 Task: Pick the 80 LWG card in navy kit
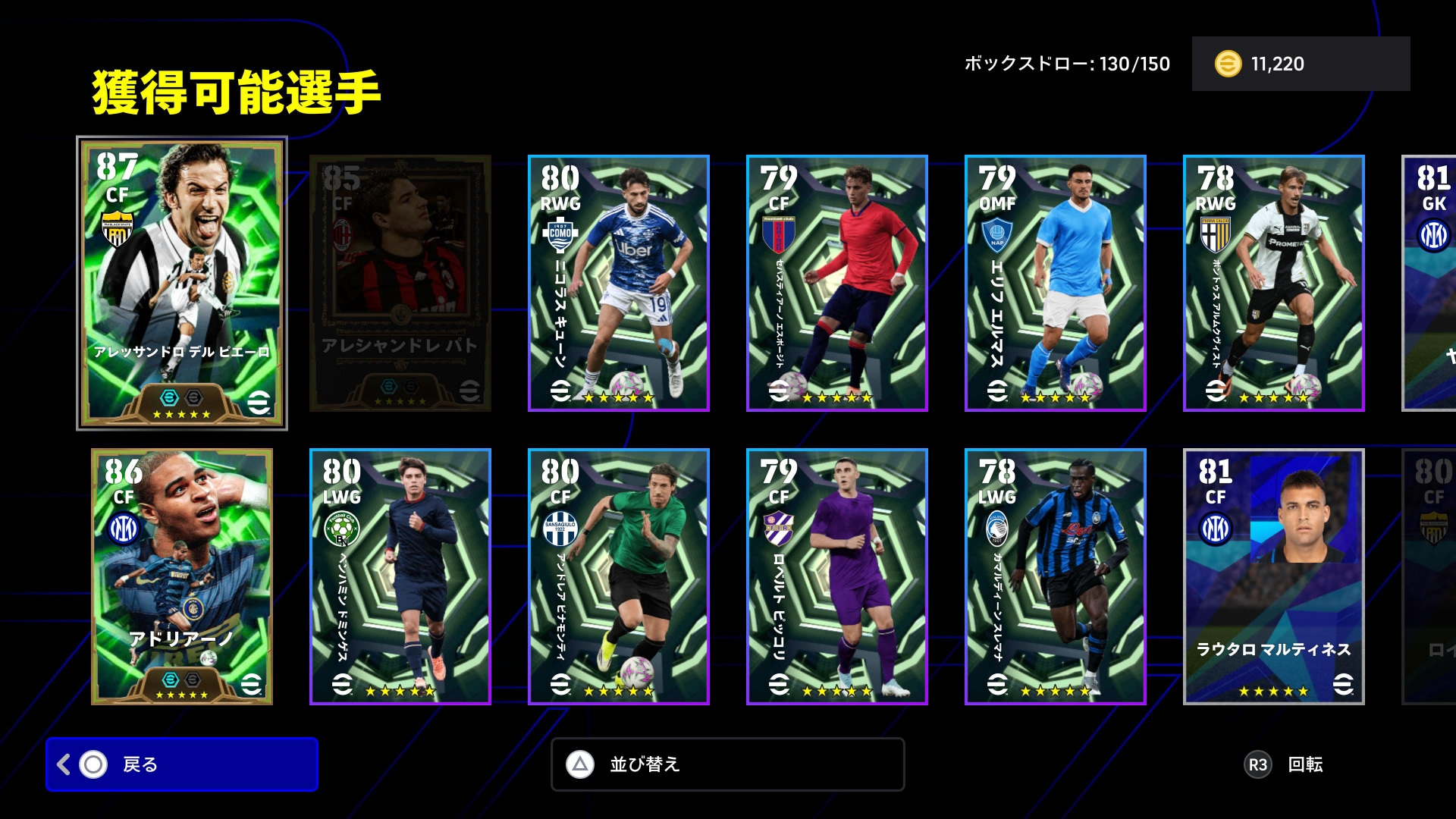(400, 576)
